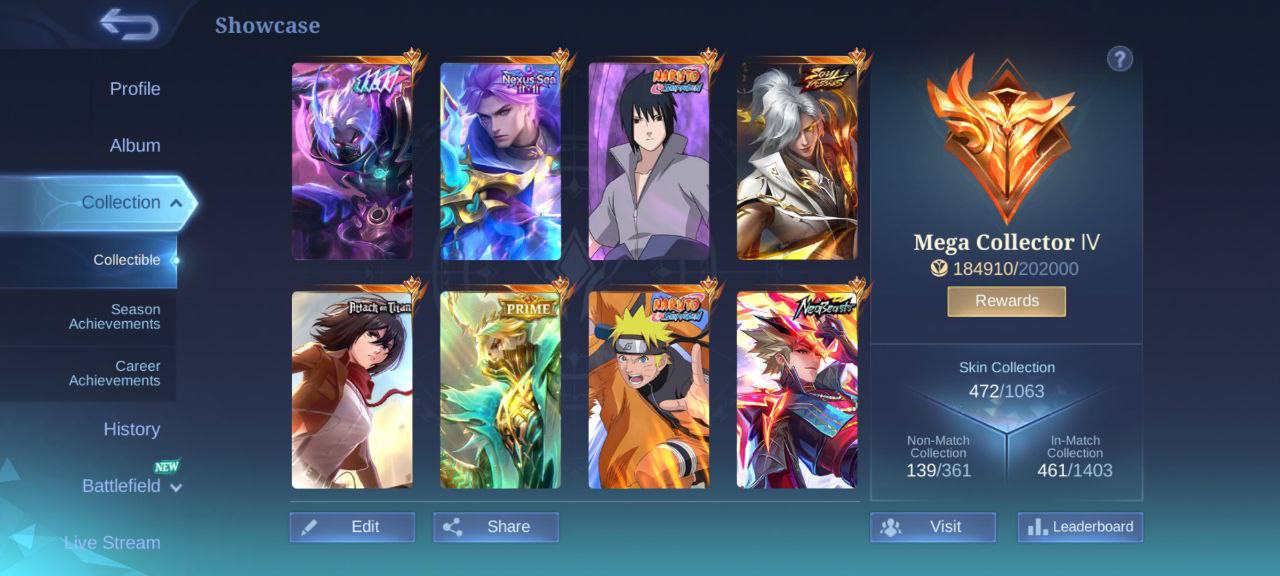Choose the orange Naruto skin card

[x=649, y=390]
